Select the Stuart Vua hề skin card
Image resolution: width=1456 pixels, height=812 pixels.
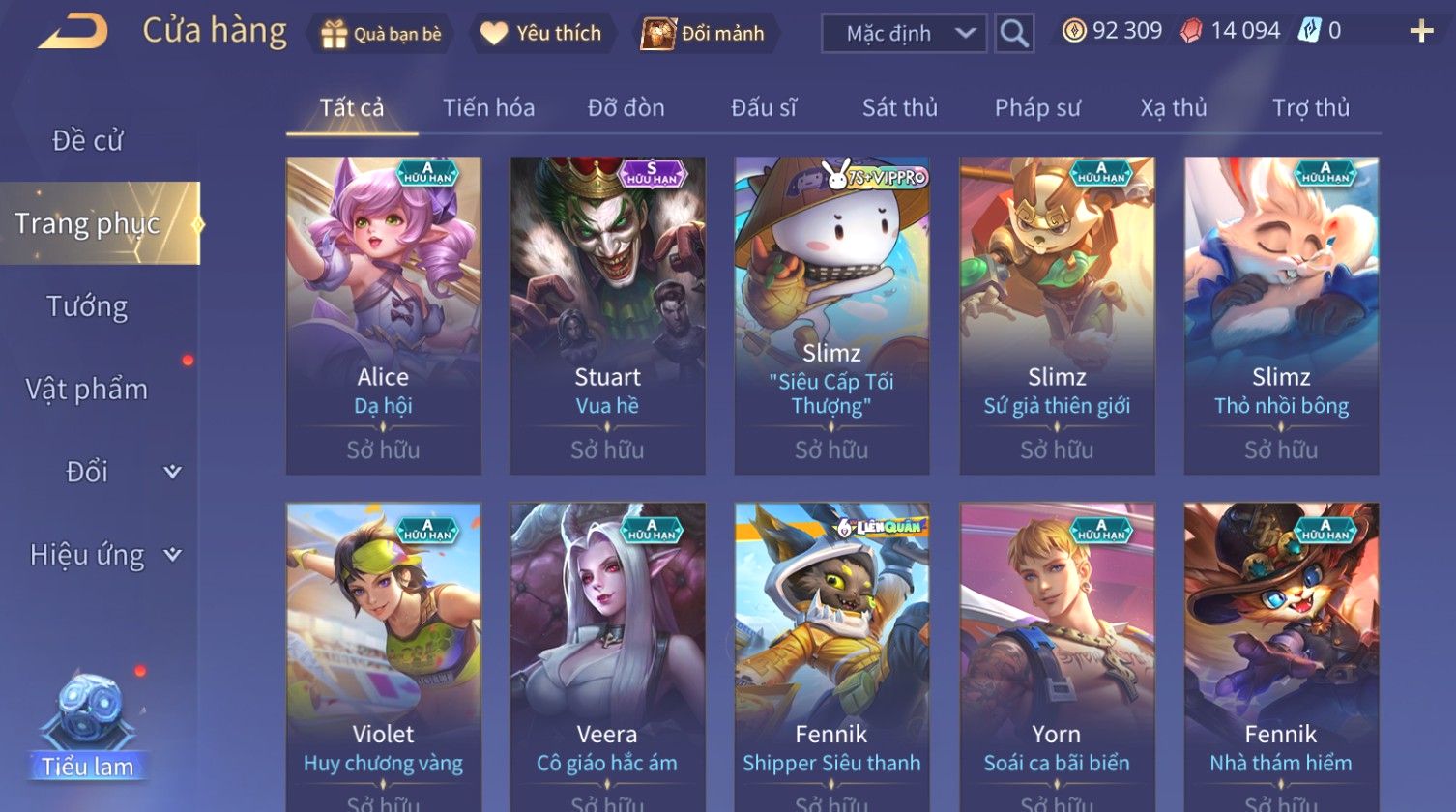[x=607, y=315]
